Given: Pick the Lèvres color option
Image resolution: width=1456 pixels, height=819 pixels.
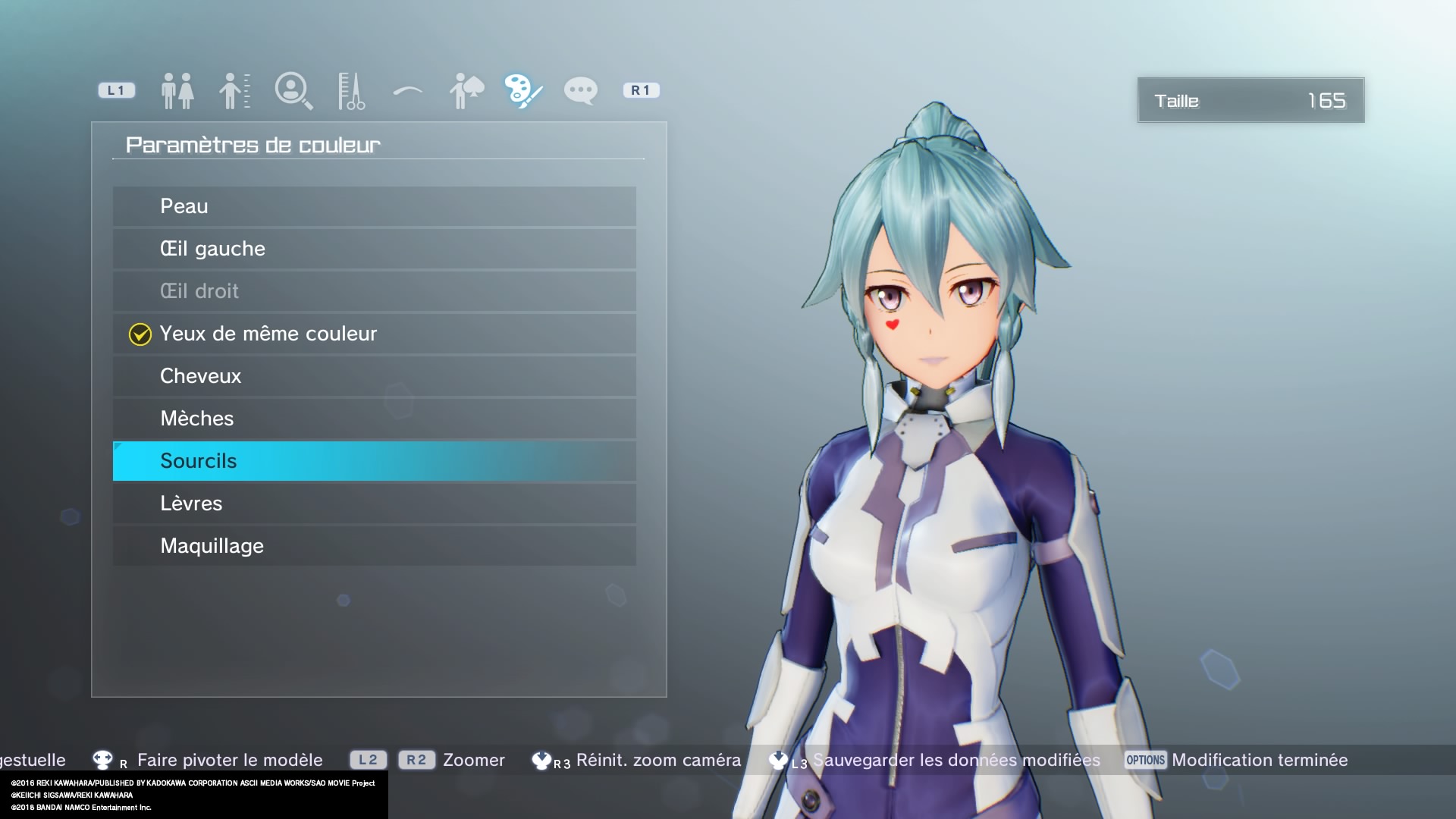Looking at the screenshot, I should (374, 504).
